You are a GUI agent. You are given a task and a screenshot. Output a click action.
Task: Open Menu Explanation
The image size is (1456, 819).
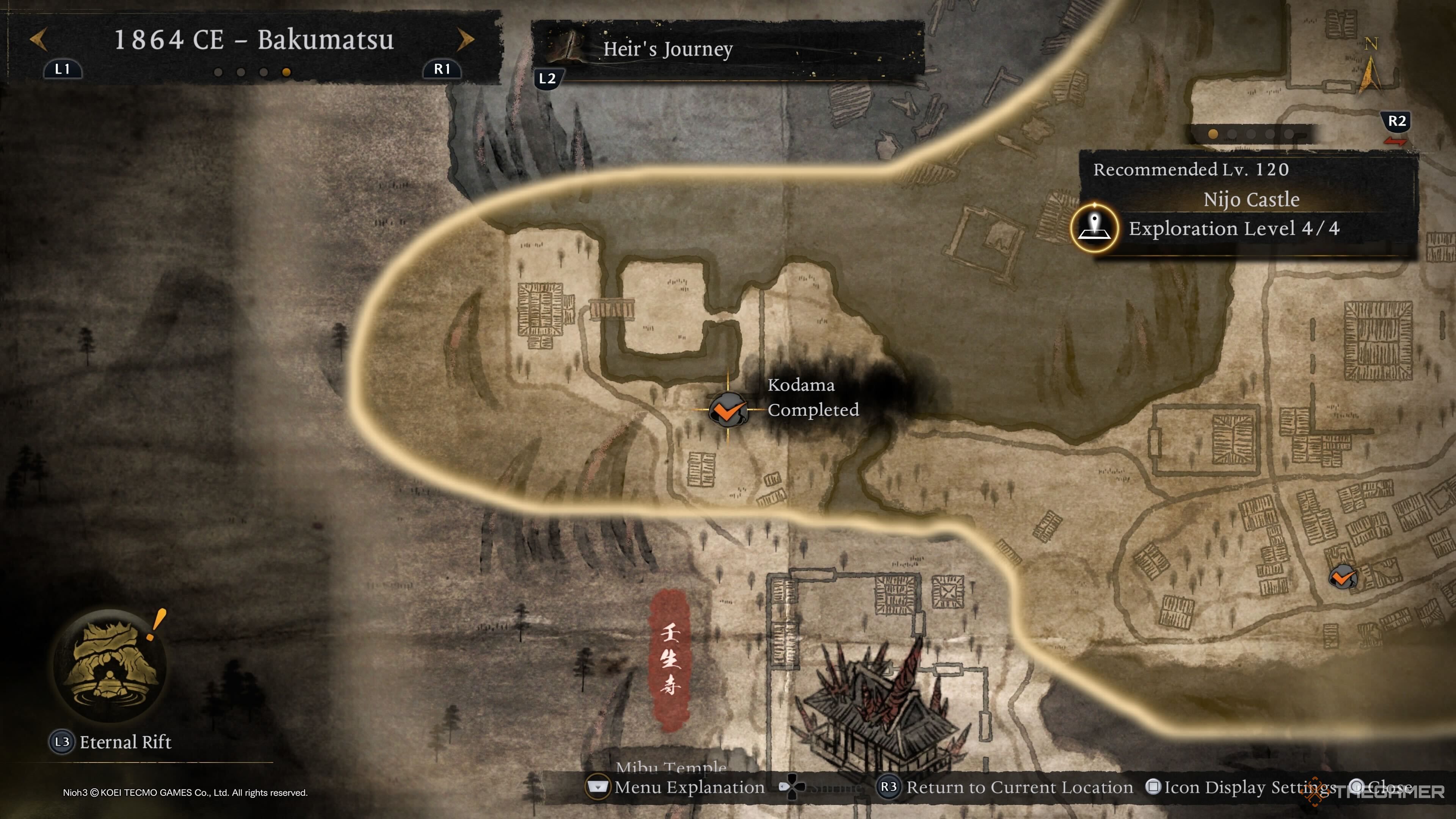(689, 787)
